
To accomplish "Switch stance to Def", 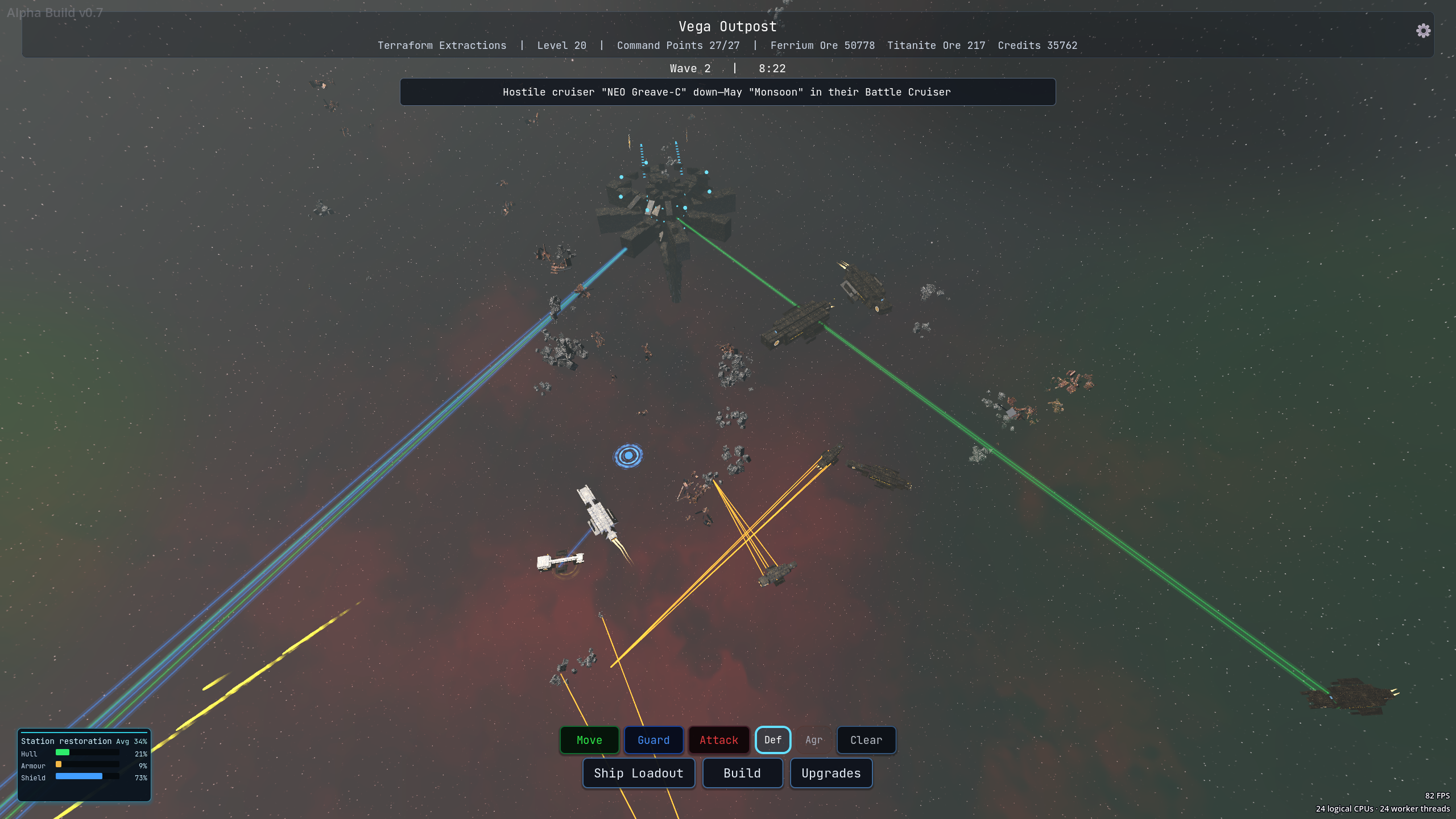I will (773, 740).
